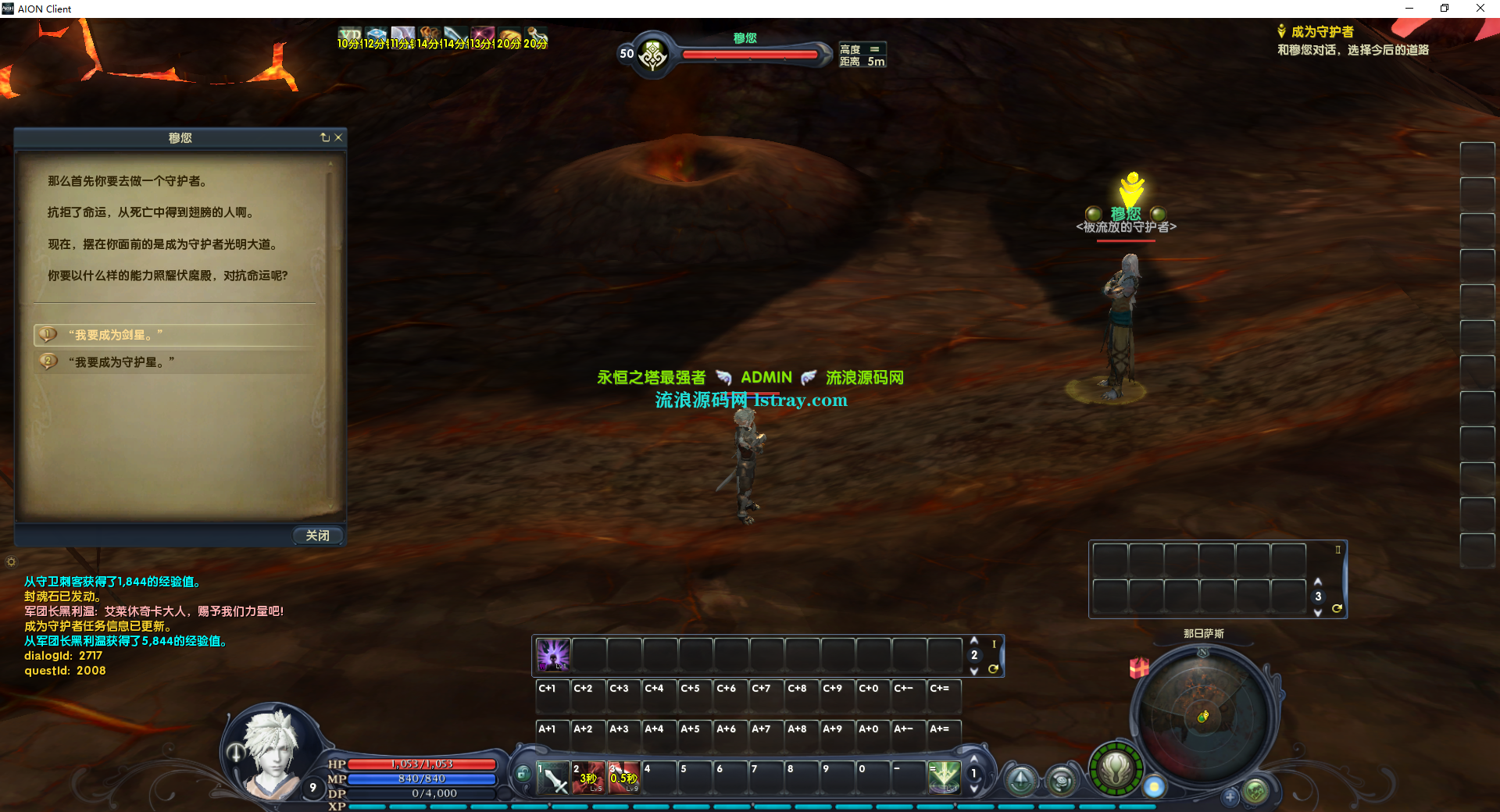This screenshot has width=1500, height=812.
Task: Close the dialogue window with the X
Action: tap(338, 137)
